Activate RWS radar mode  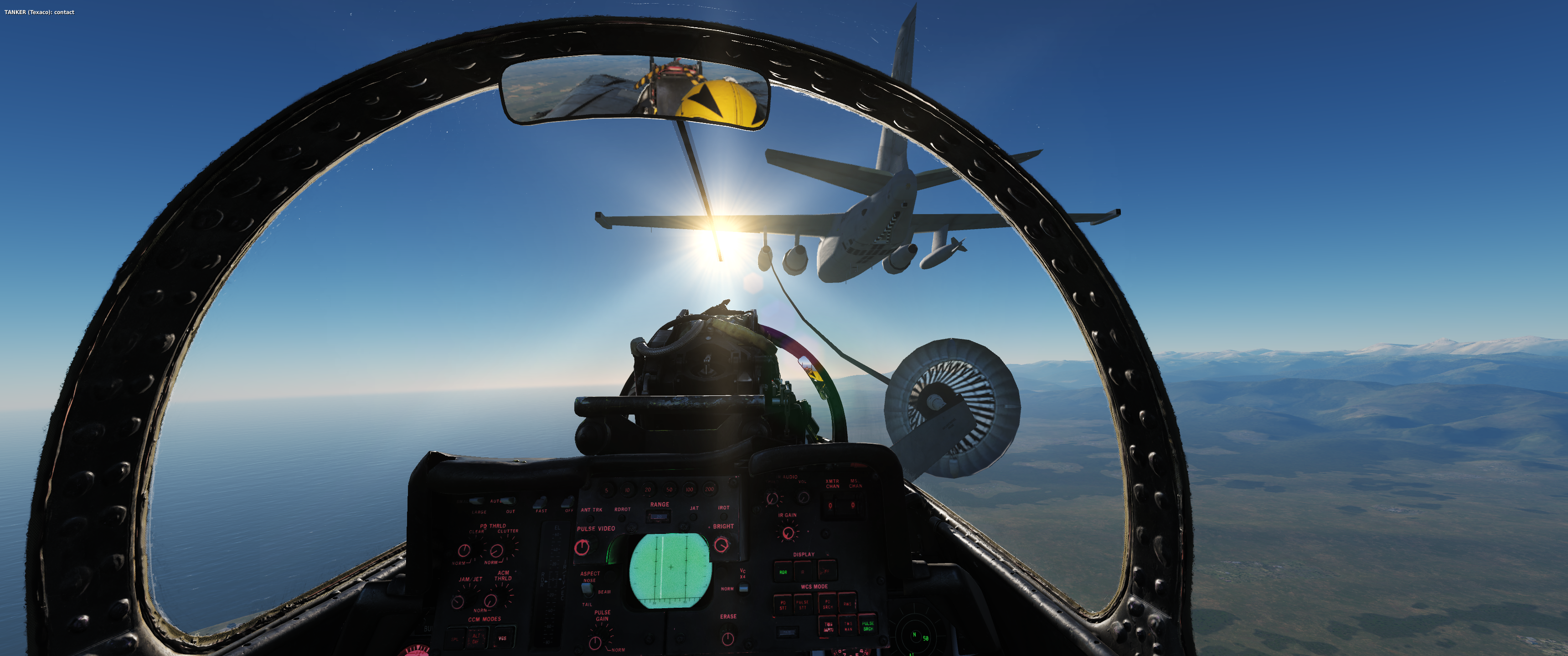(x=847, y=604)
